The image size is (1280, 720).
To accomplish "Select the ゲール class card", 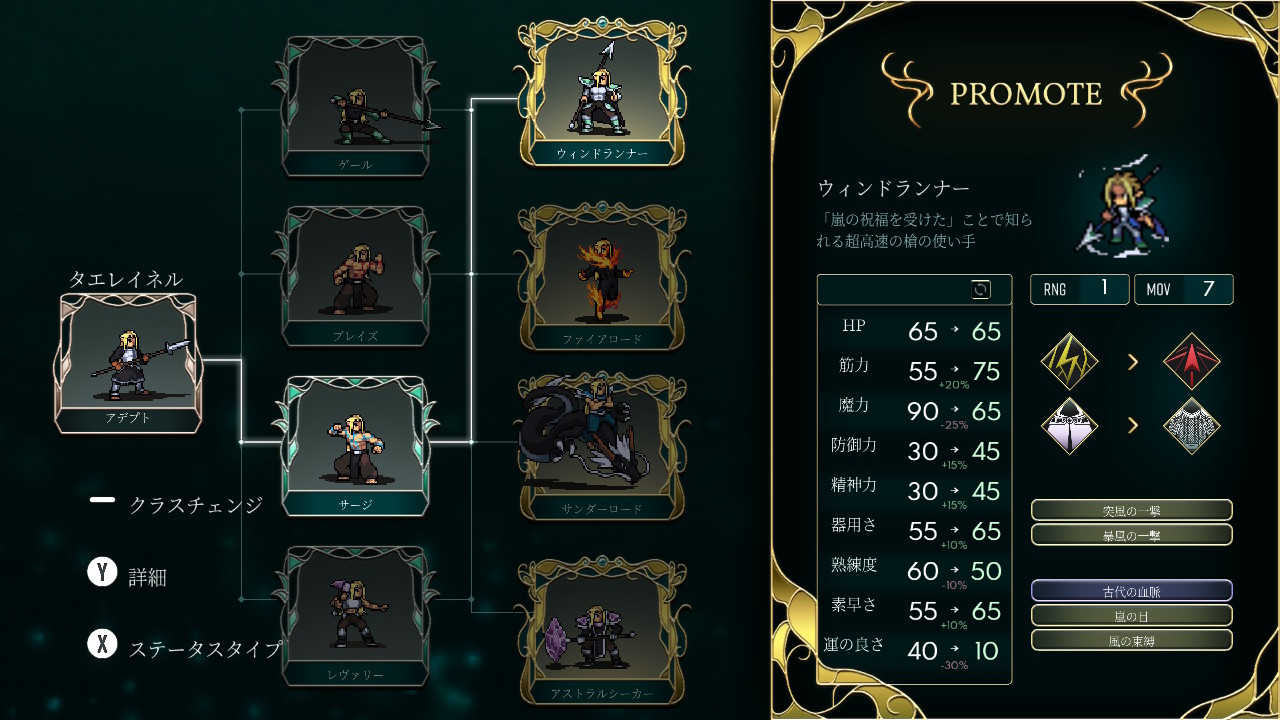I will click(356, 107).
